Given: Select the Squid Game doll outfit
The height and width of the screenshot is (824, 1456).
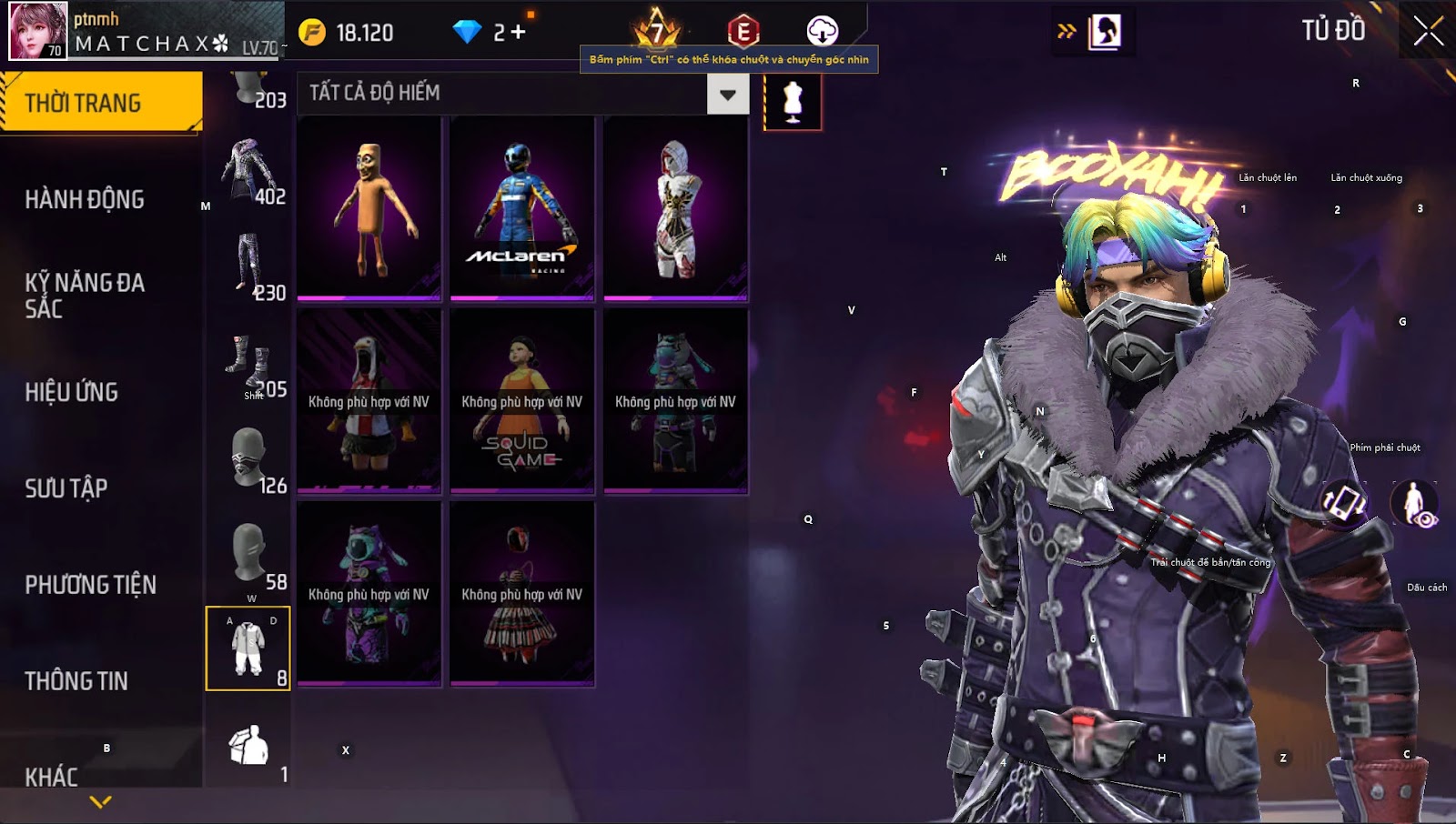Looking at the screenshot, I should click(x=521, y=401).
